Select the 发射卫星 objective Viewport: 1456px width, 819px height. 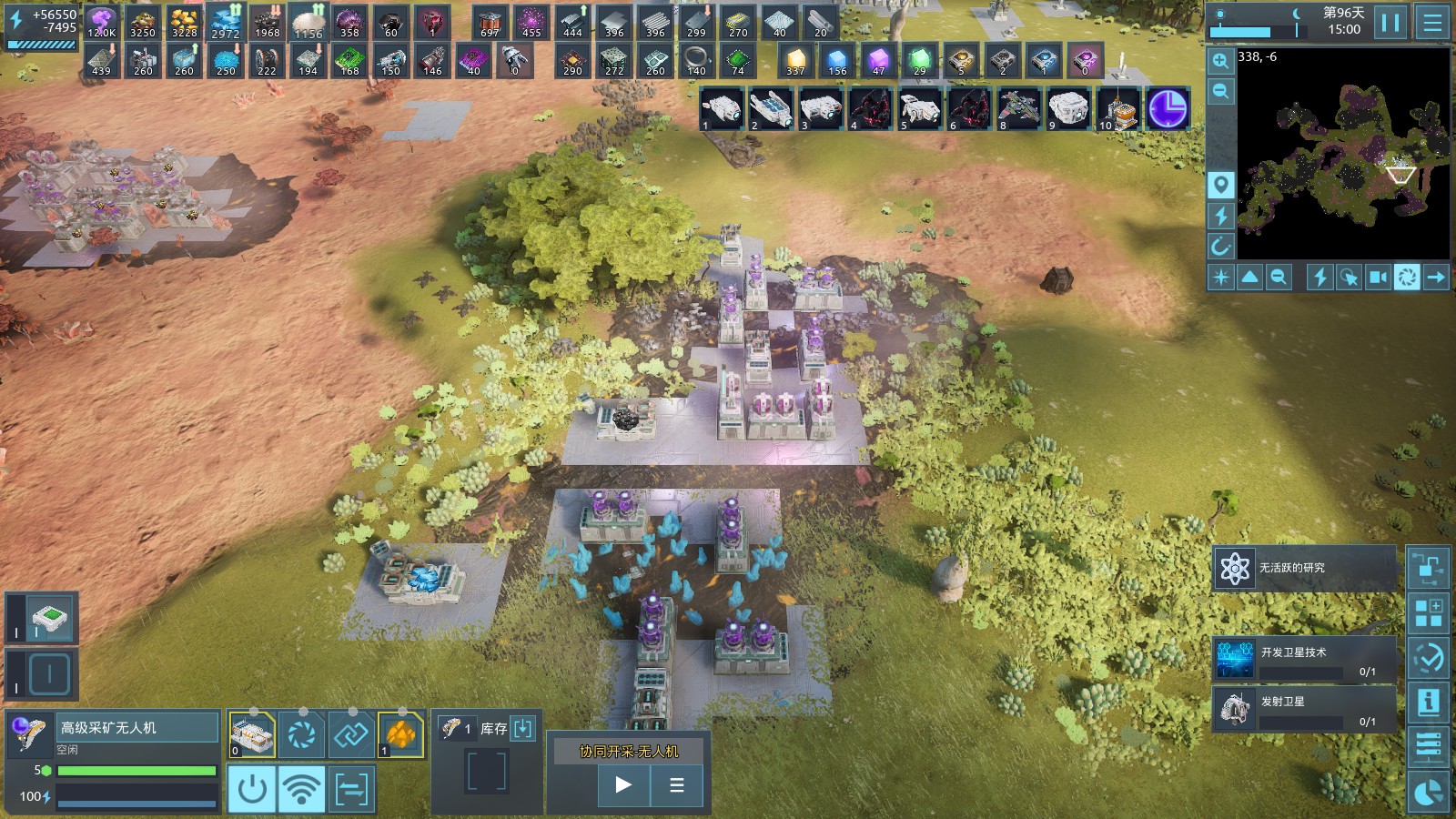(x=1303, y=709)
